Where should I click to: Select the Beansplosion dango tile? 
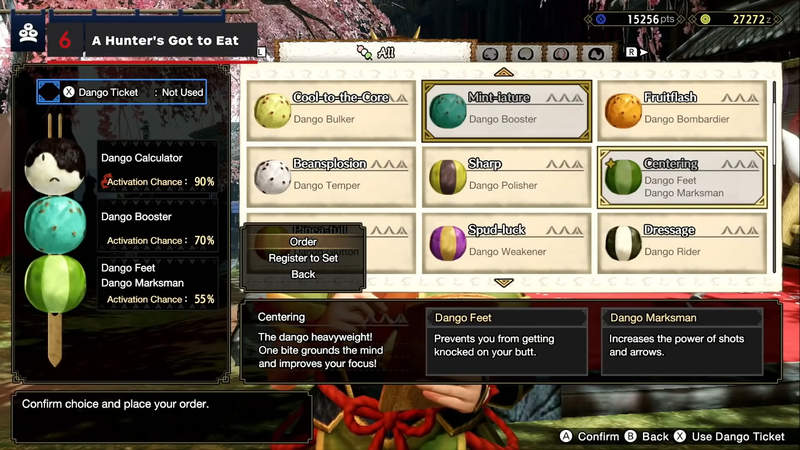[331, 177]
